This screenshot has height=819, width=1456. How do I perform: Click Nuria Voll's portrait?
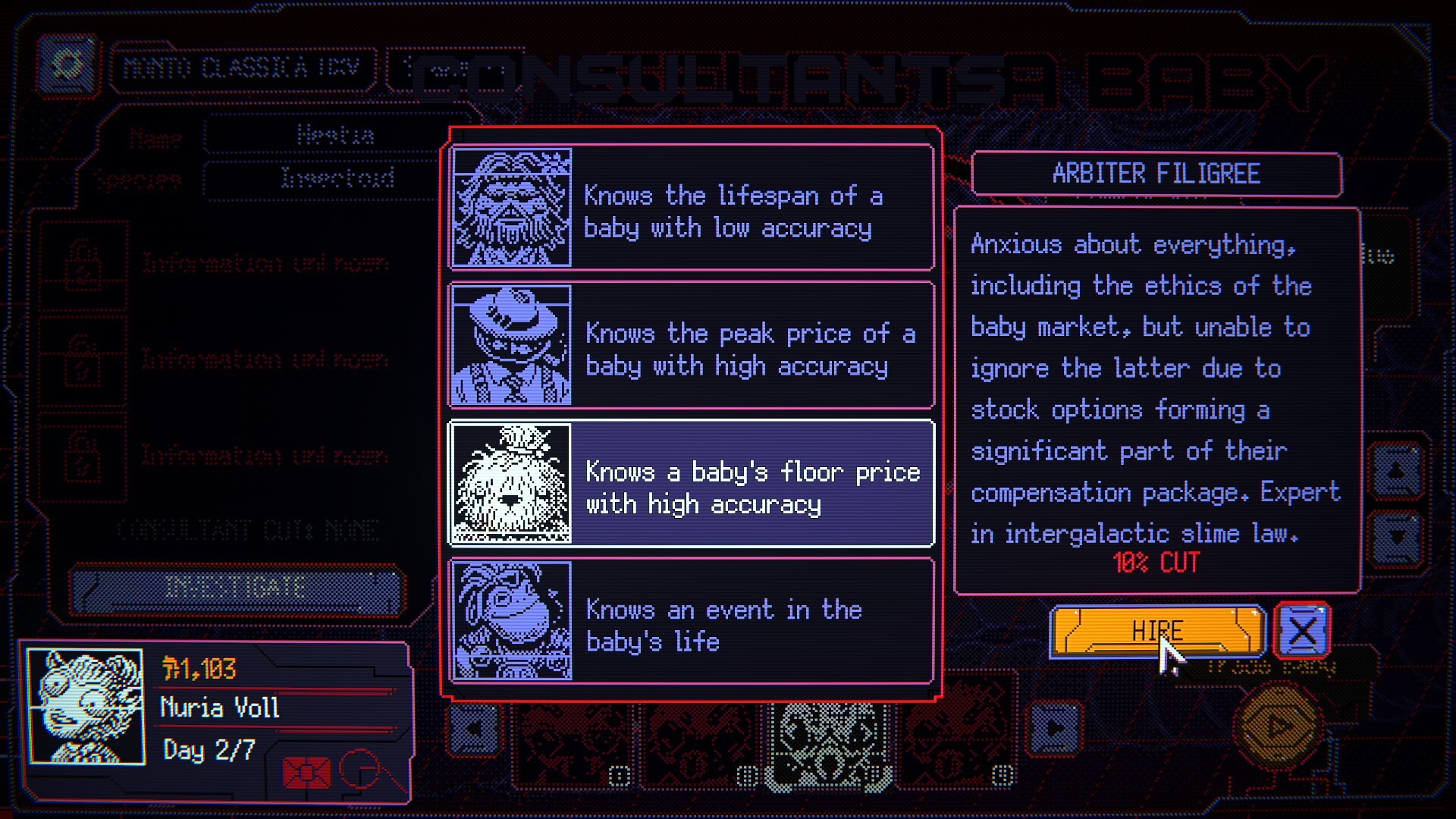click(85, 709)
